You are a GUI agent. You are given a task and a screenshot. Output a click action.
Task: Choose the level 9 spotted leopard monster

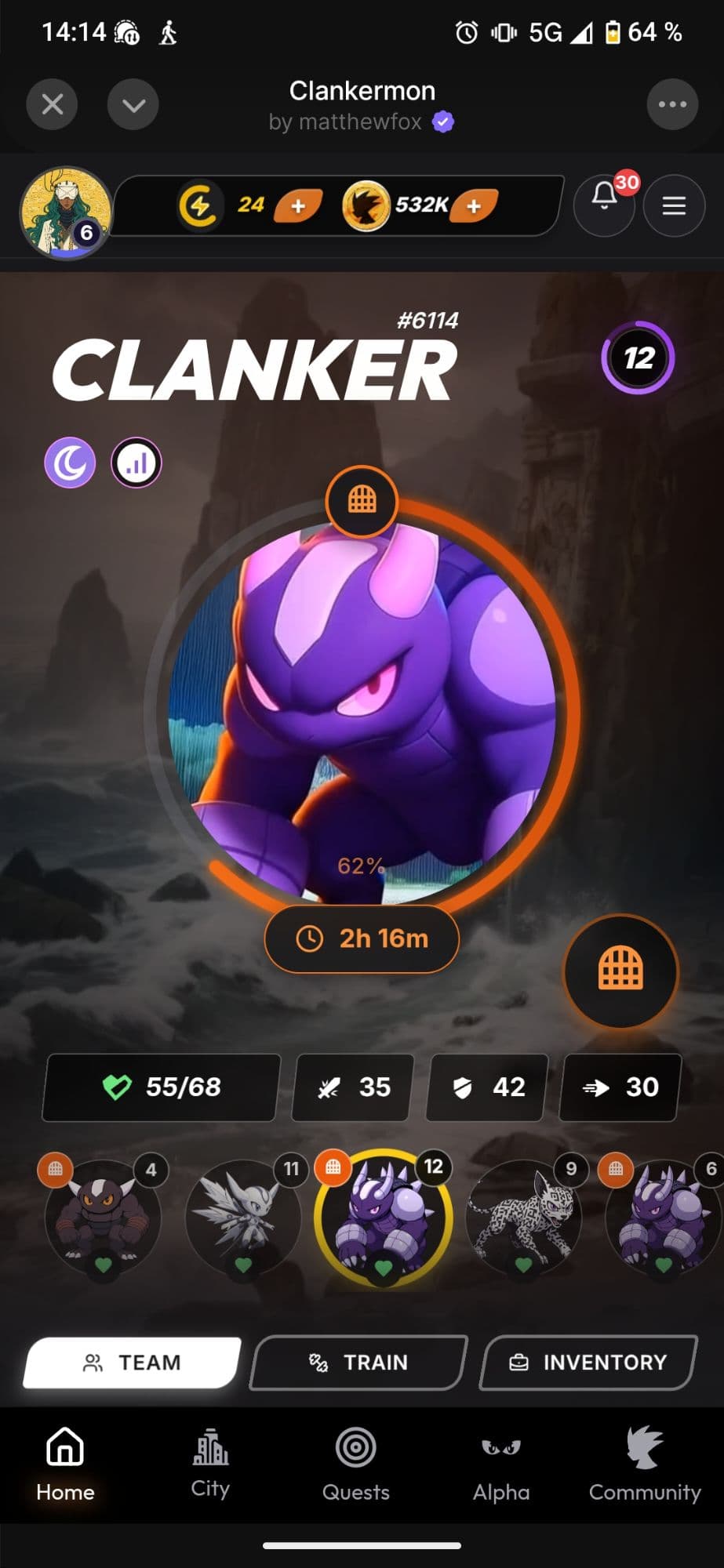[524, 1217]
